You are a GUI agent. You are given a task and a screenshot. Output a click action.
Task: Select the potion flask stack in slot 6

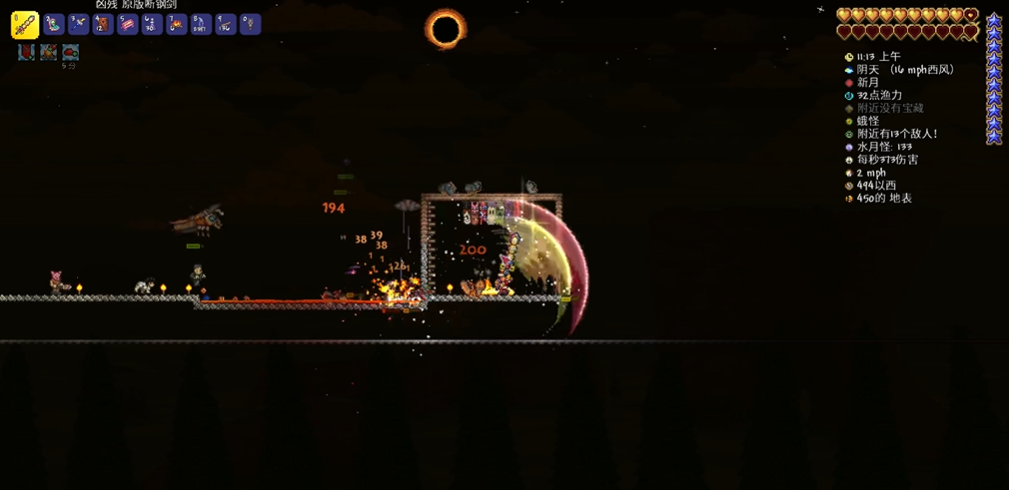(152, 24)
